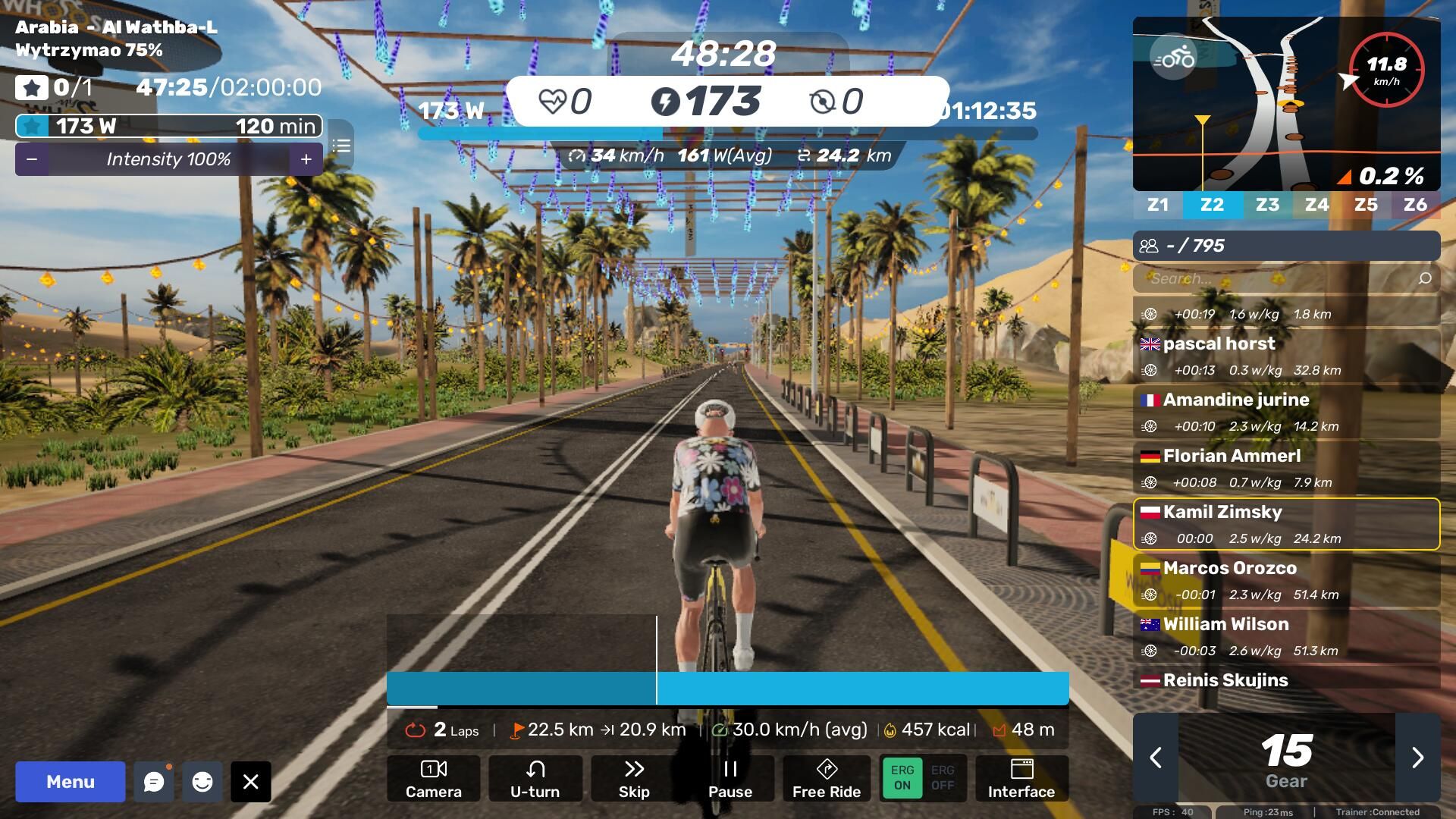Decrease workout intensity with minus
The width and height of the screenshot is (1456, 819).
(x=32, y=159)
